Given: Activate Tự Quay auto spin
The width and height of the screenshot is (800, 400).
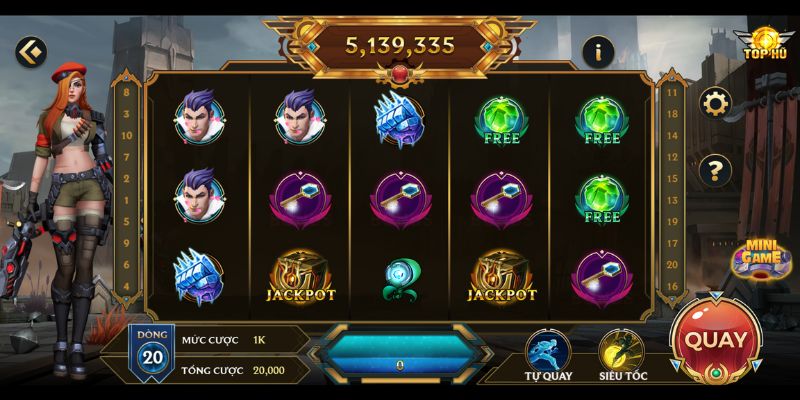Looking at the screenshot, I should point(548,352).
